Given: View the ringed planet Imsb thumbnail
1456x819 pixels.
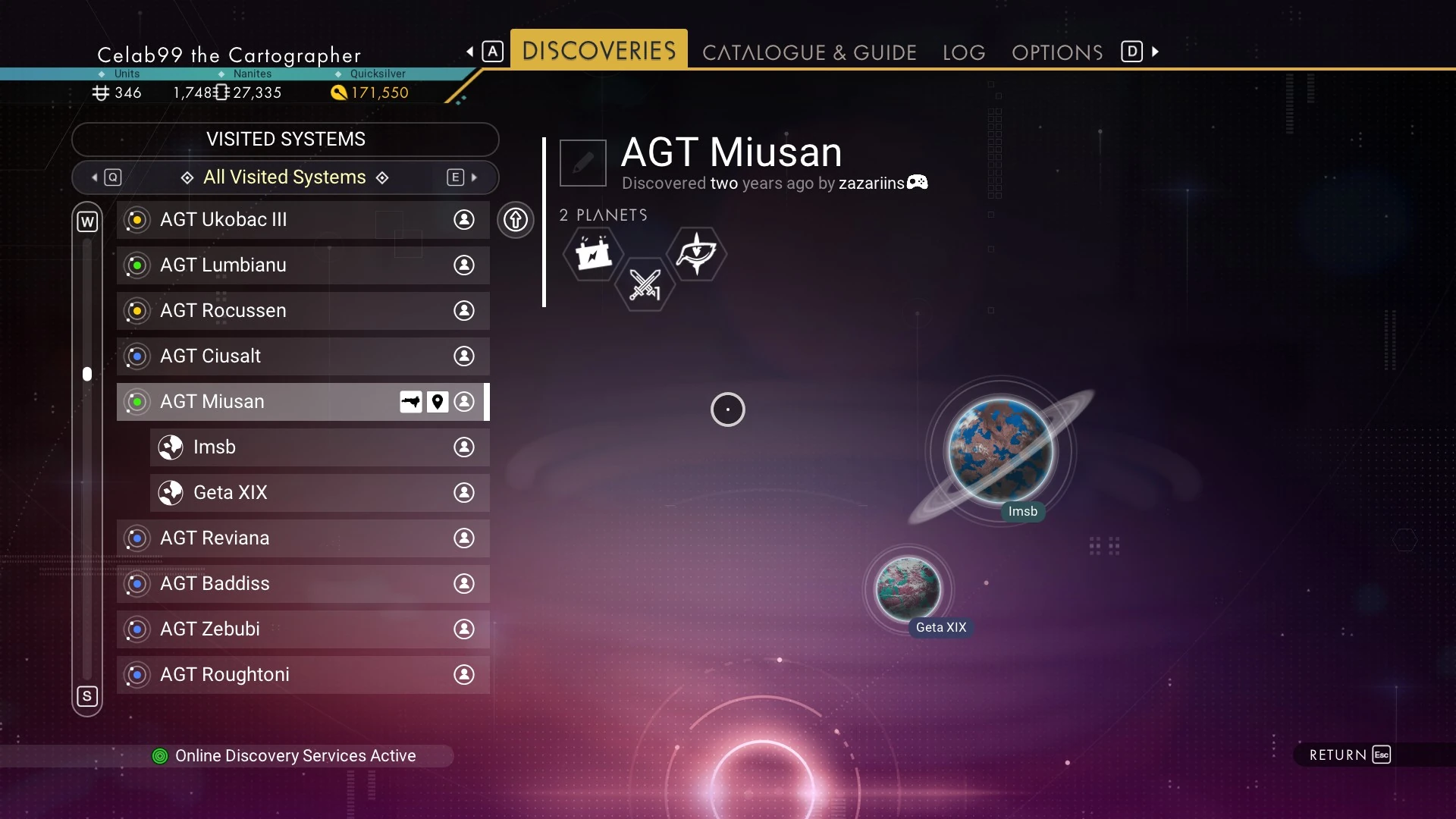Looking at the screenshot, I should (x=1000, y=451).
